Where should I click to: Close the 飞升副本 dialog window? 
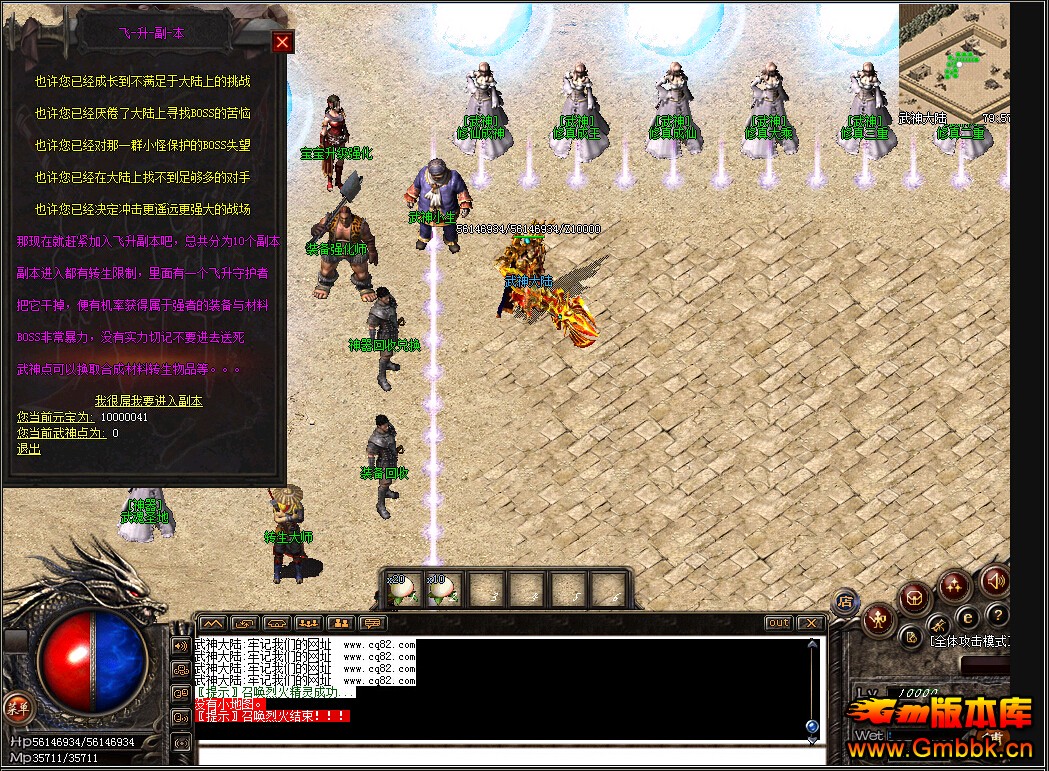coord(283,41)
